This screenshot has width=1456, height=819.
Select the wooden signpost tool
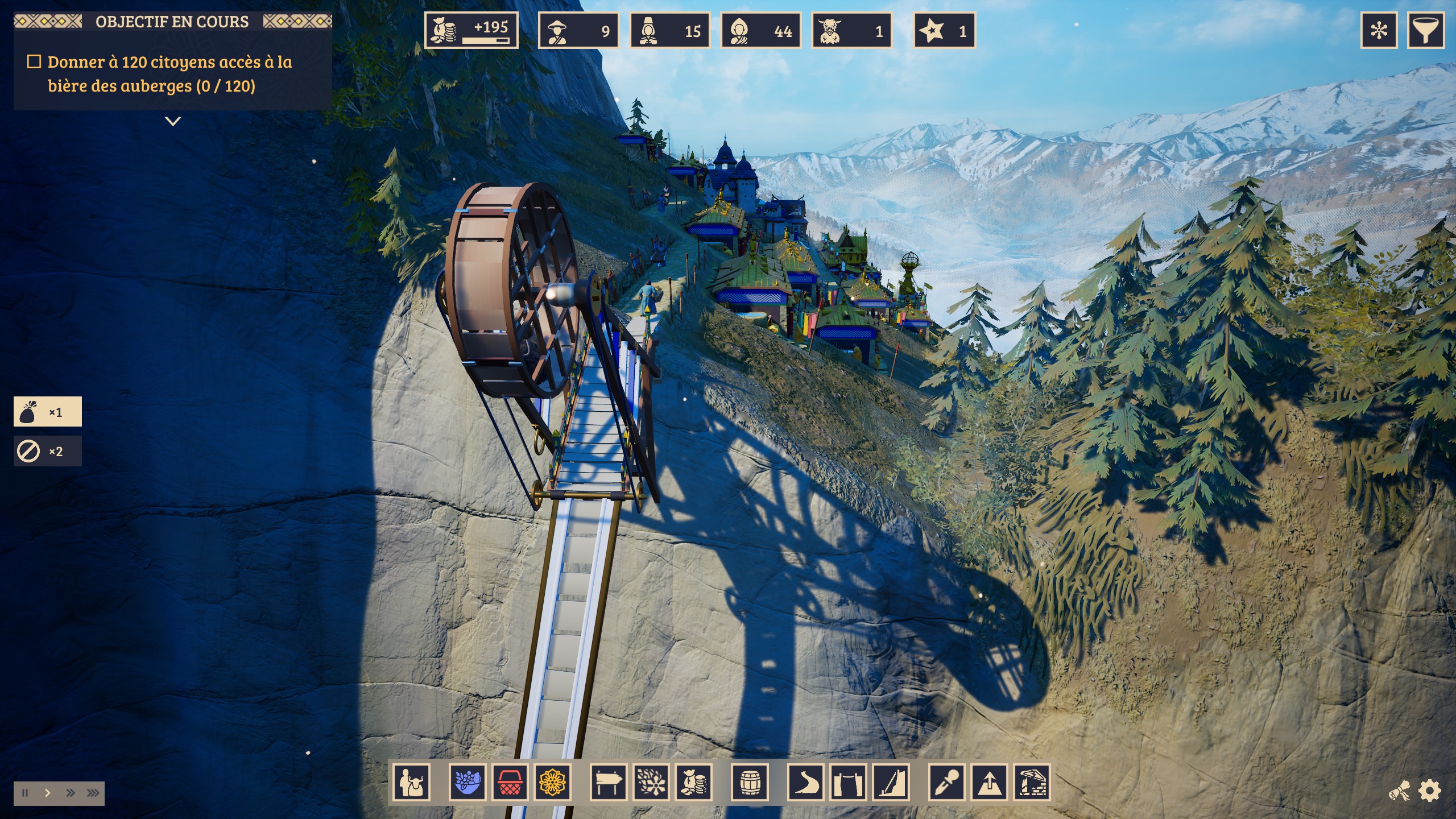pos(609,783)
